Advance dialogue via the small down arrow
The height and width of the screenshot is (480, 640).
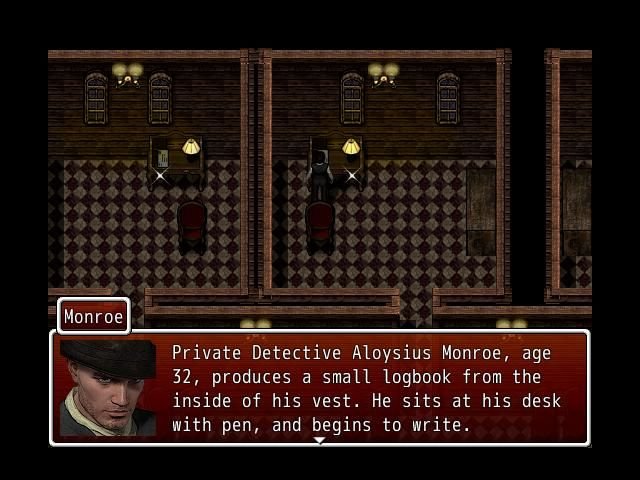[319, 440]
